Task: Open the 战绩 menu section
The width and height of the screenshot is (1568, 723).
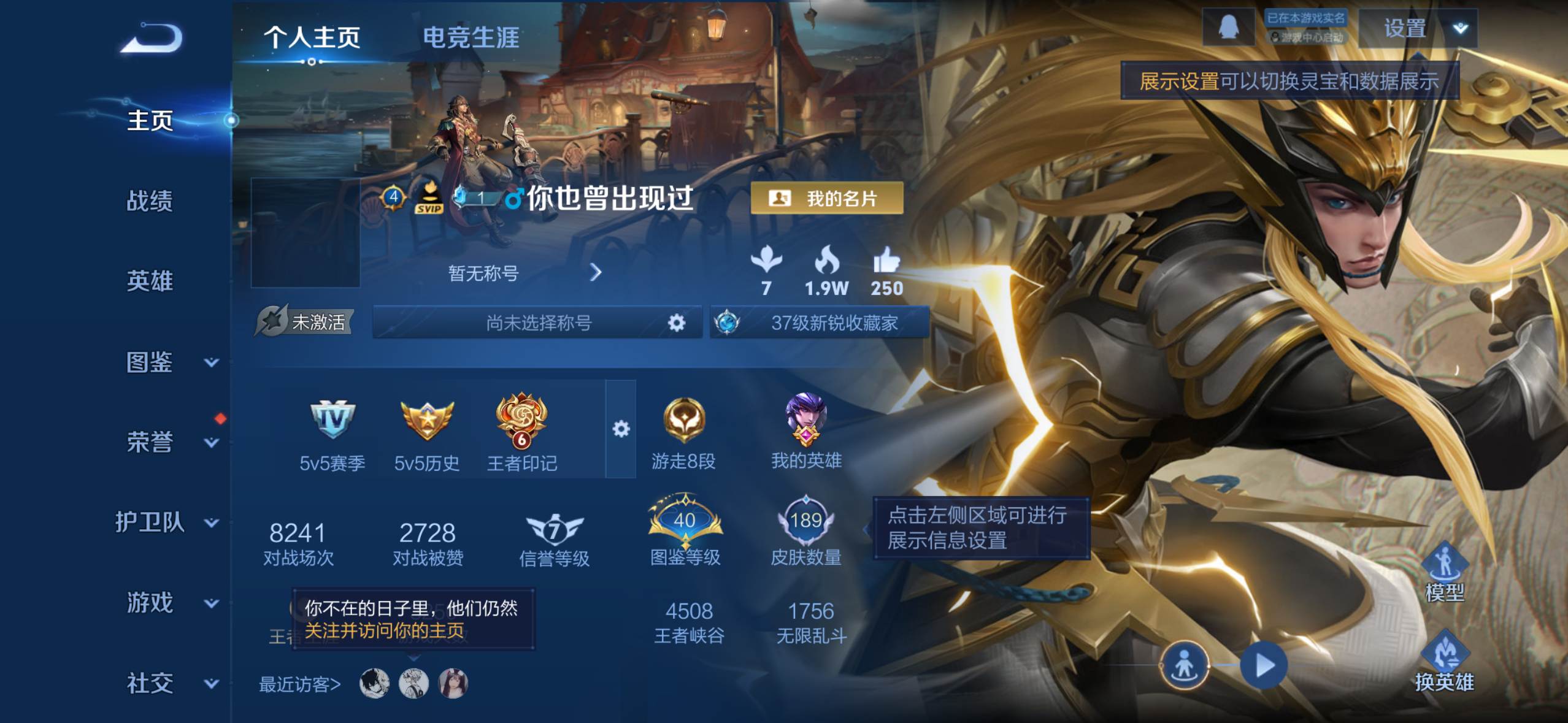Action: click(x=150, y=201)
